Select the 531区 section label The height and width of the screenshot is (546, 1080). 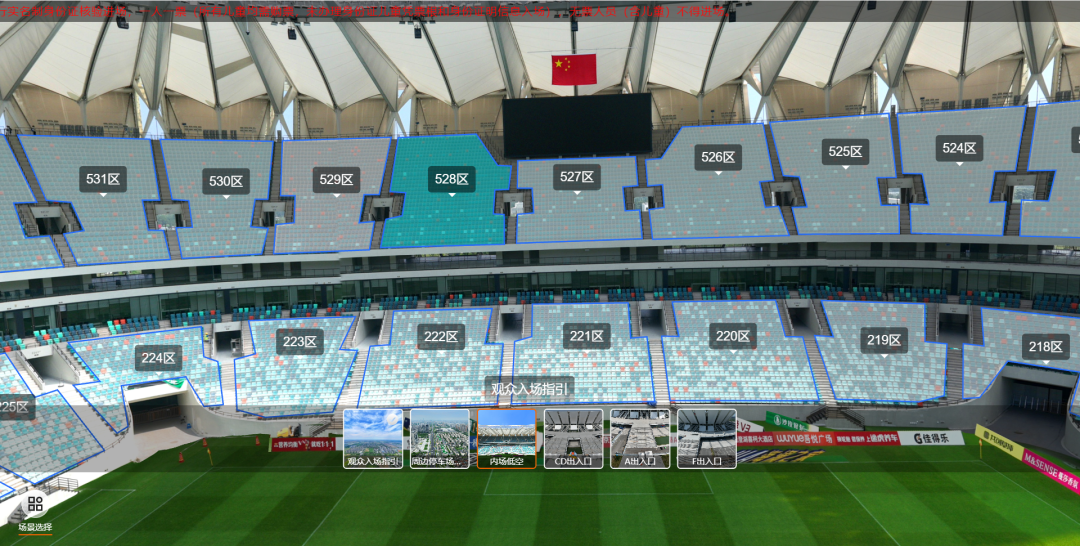point(103,179)
